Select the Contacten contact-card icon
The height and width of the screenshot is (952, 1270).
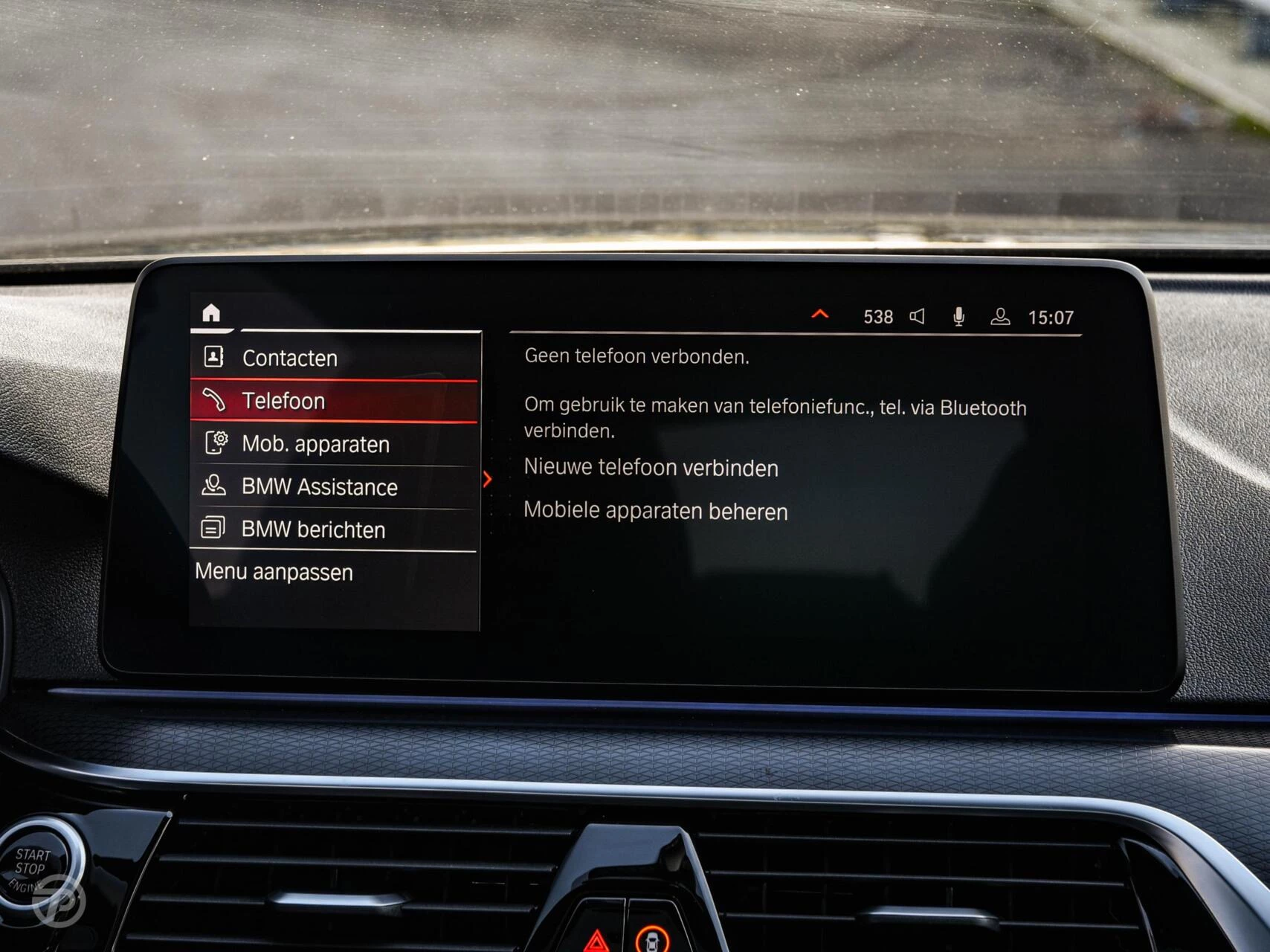215,357
